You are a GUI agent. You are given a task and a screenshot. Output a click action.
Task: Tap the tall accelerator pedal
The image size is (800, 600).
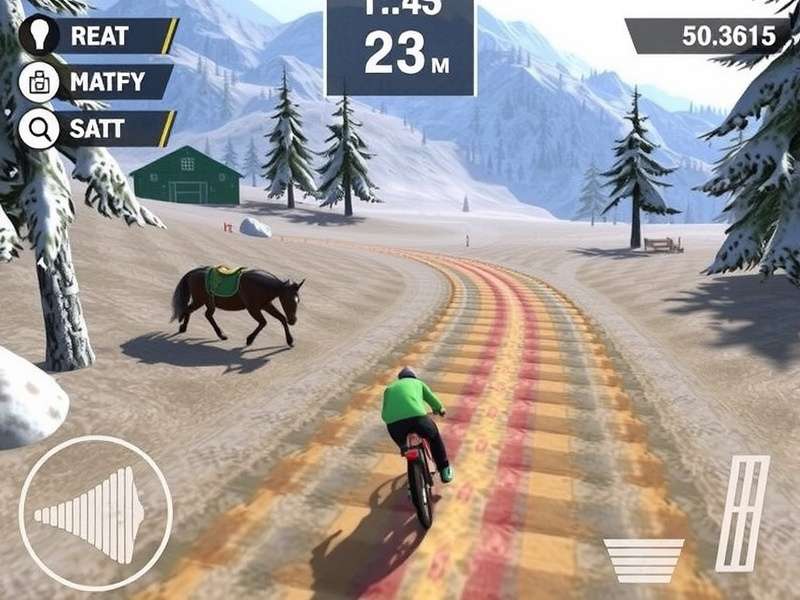(x=742, y=513)
